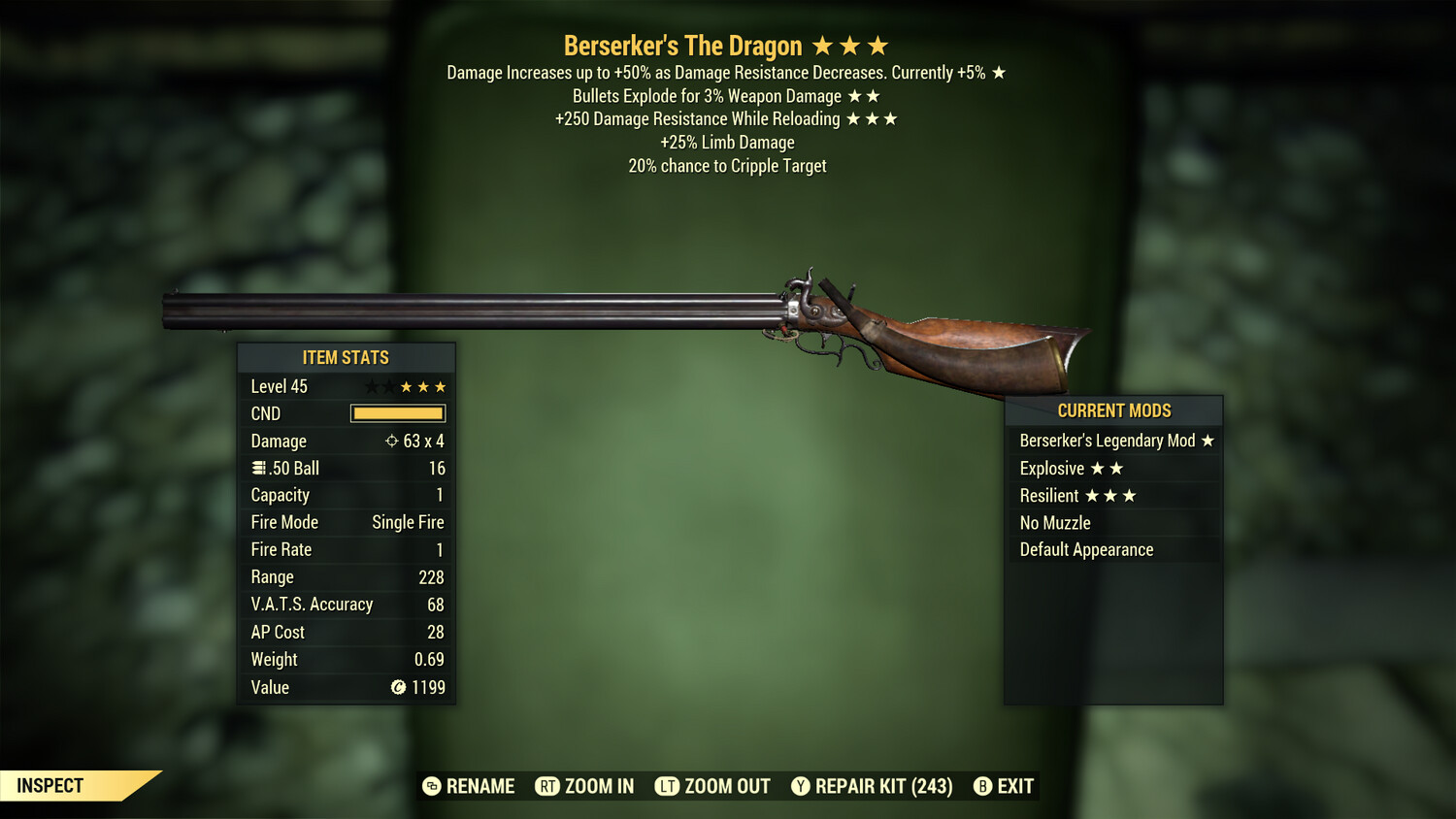
Task: Expand the Current Mods panel header
Action: point(1113,410)
